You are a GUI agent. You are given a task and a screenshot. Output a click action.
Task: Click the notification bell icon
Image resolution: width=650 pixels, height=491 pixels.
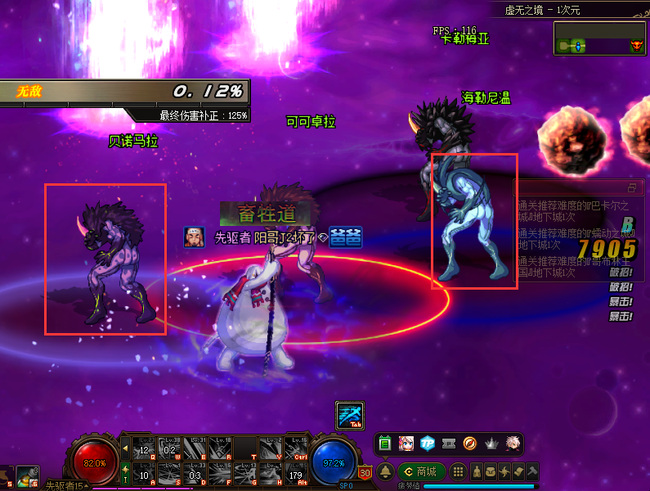click(x=385, y=471)
